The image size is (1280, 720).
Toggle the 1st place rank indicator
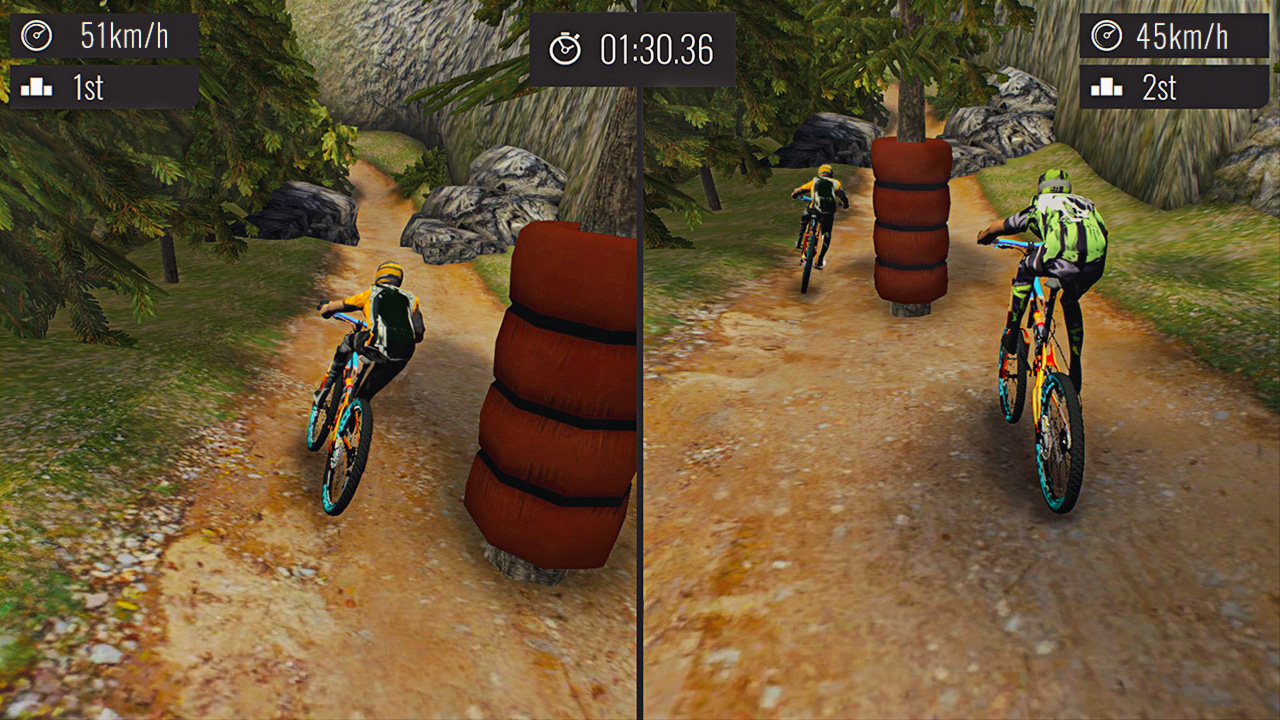[x=90, y=88]
